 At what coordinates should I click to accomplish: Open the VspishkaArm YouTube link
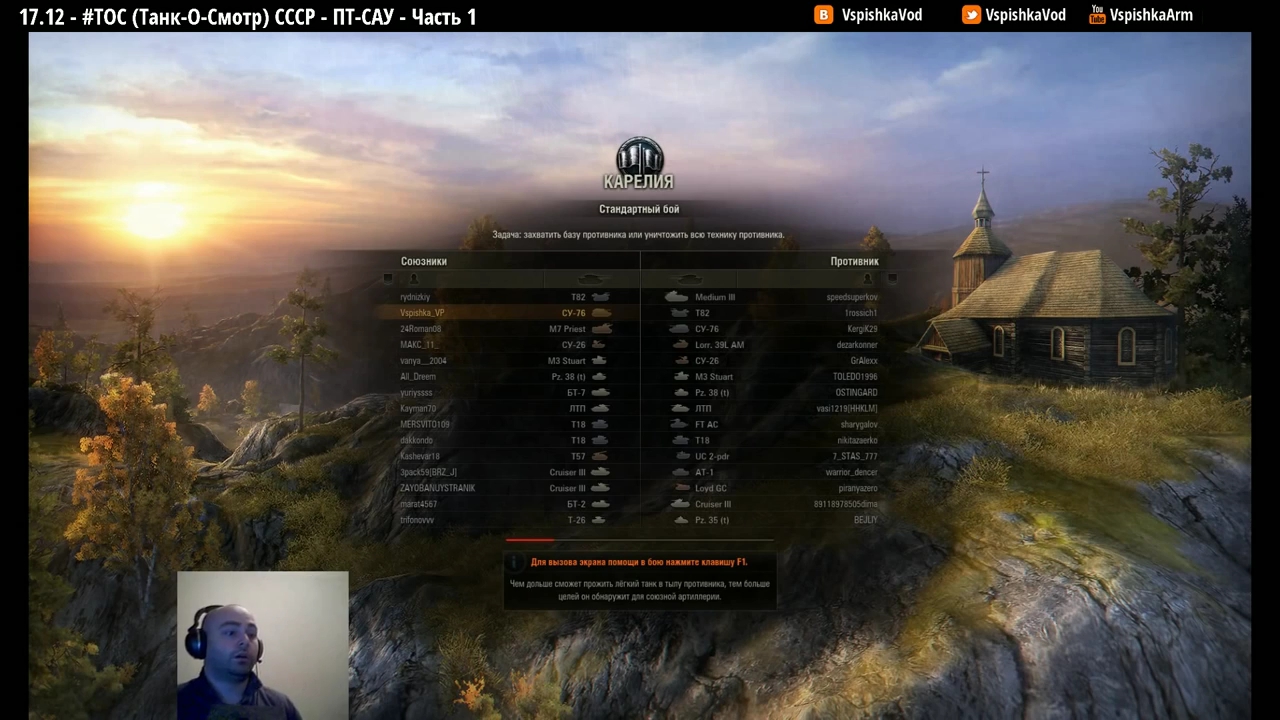tap(1141, 15)
